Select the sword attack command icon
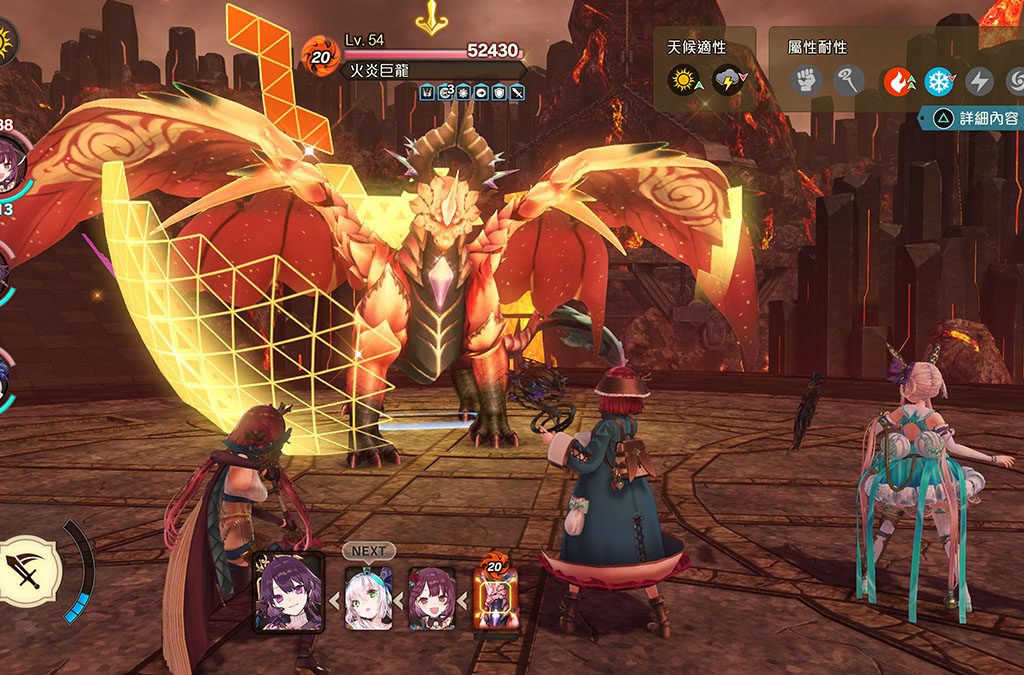 pyautogui.click(x=29, y=569)
